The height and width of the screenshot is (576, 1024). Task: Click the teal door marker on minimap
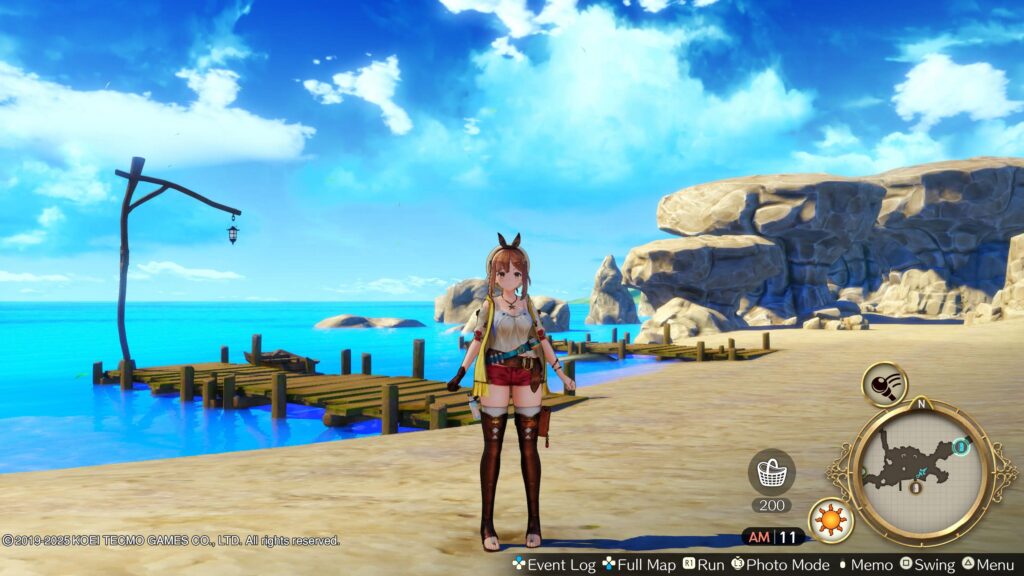tap(961, 447)
